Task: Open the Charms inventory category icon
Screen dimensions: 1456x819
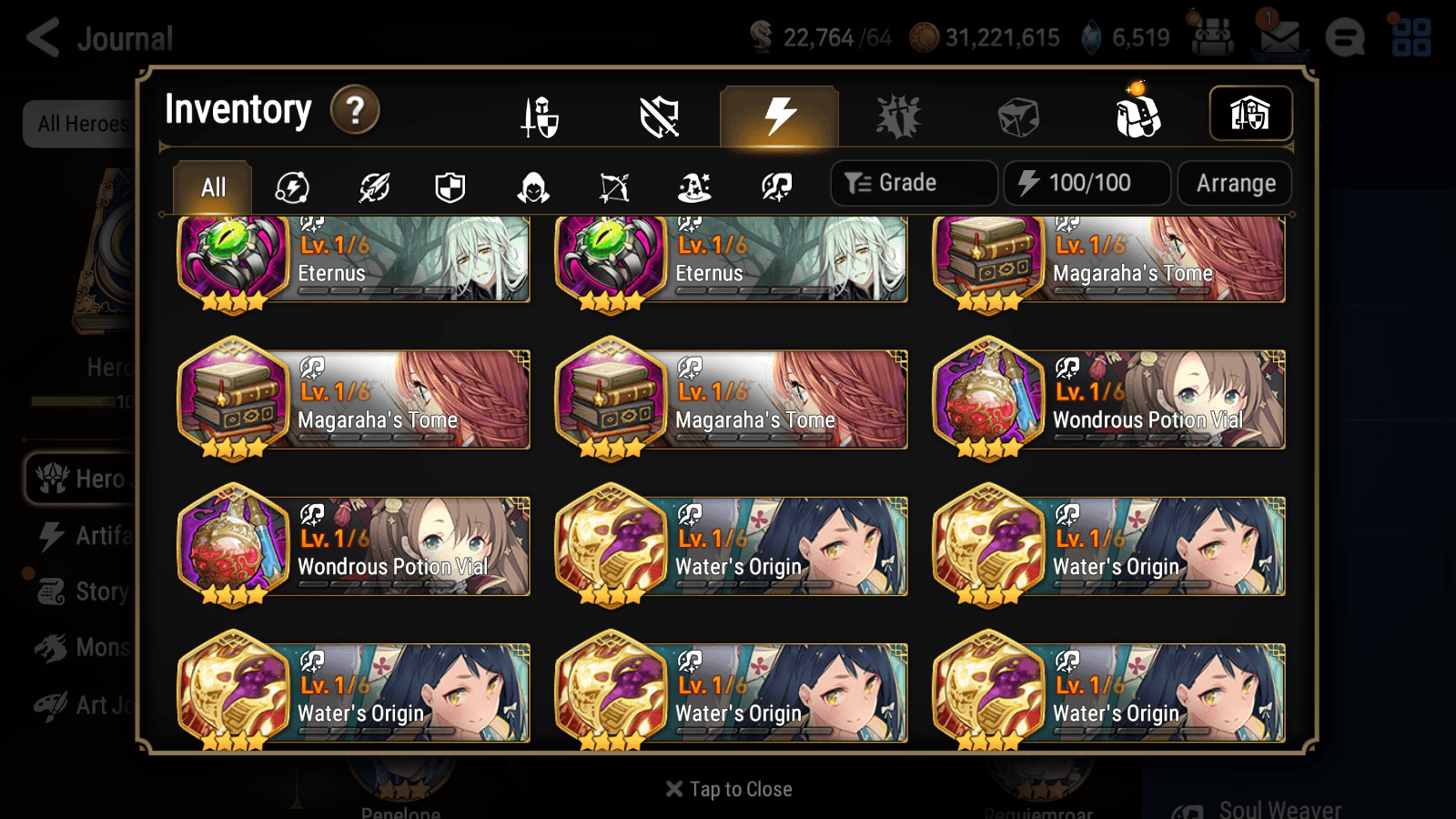Action: click(x=899, y=116)
